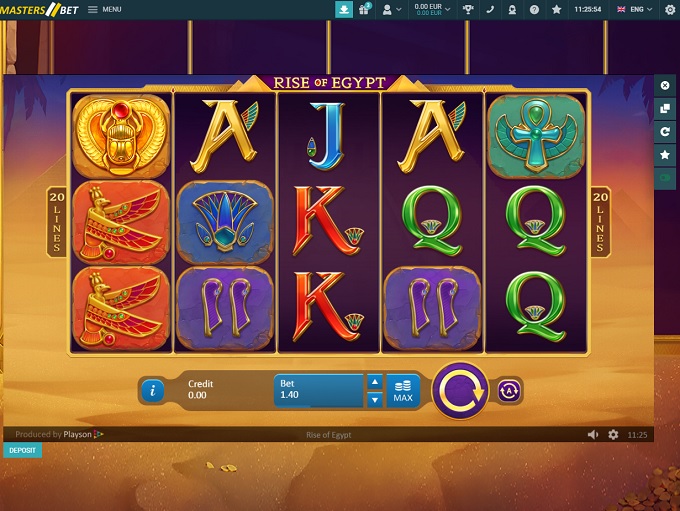Mute the game sound speaker icon
This screenshot has height=511, width=680.
(594, 435)
